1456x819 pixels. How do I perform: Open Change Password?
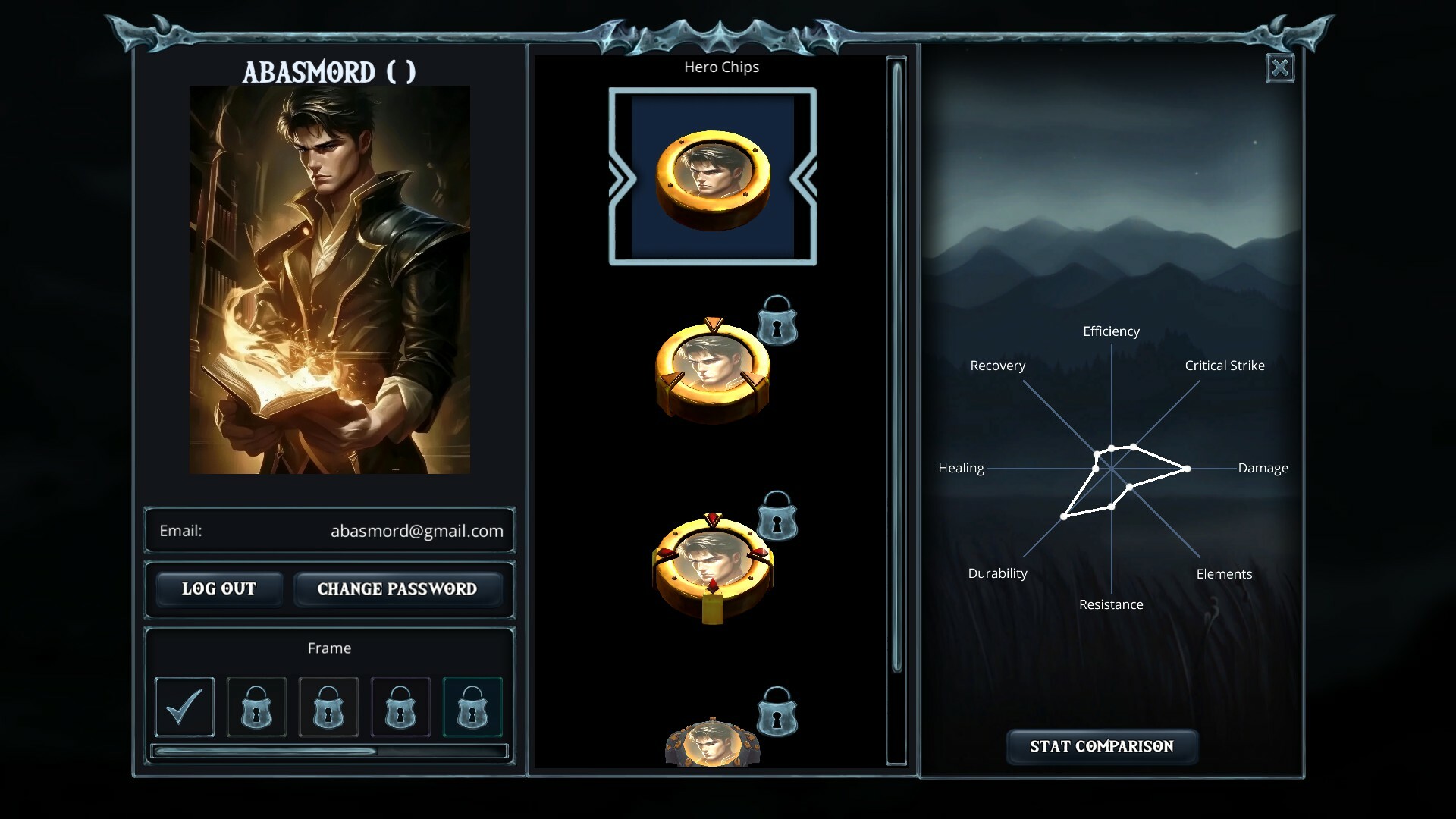pyautogui.click(x=398, y=588)
